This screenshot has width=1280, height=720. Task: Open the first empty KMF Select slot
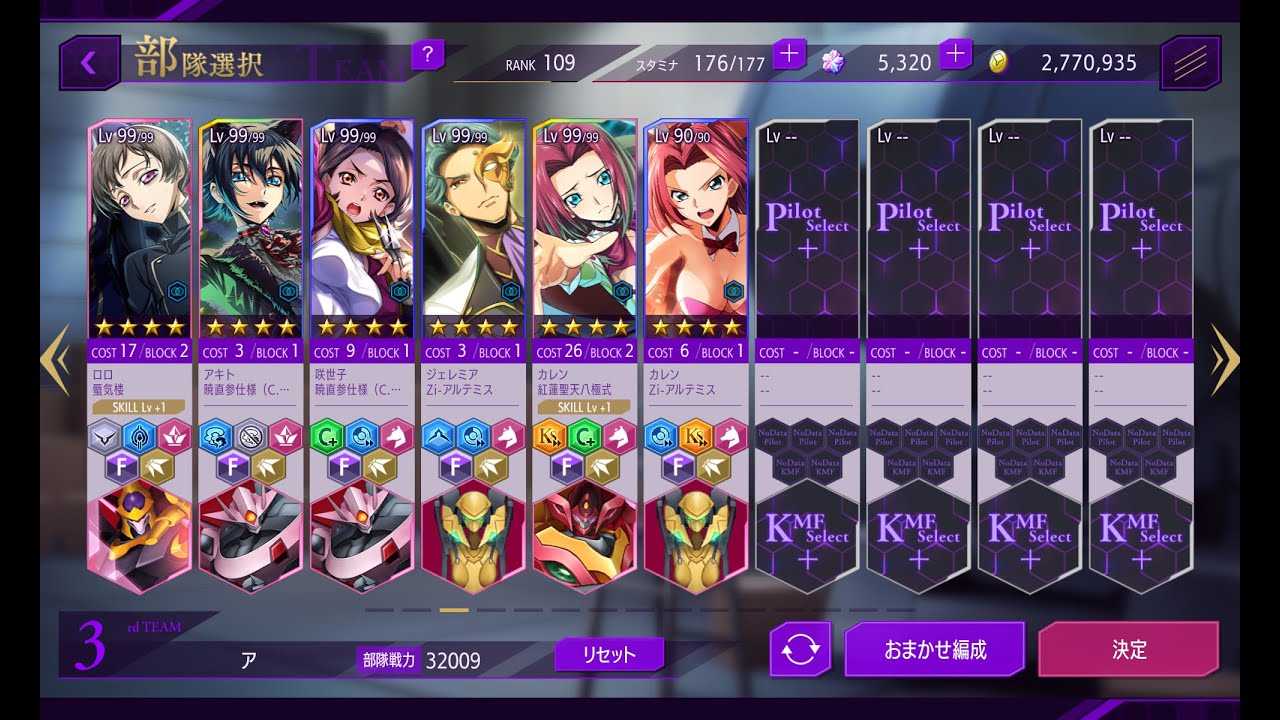tap(806, 537)
